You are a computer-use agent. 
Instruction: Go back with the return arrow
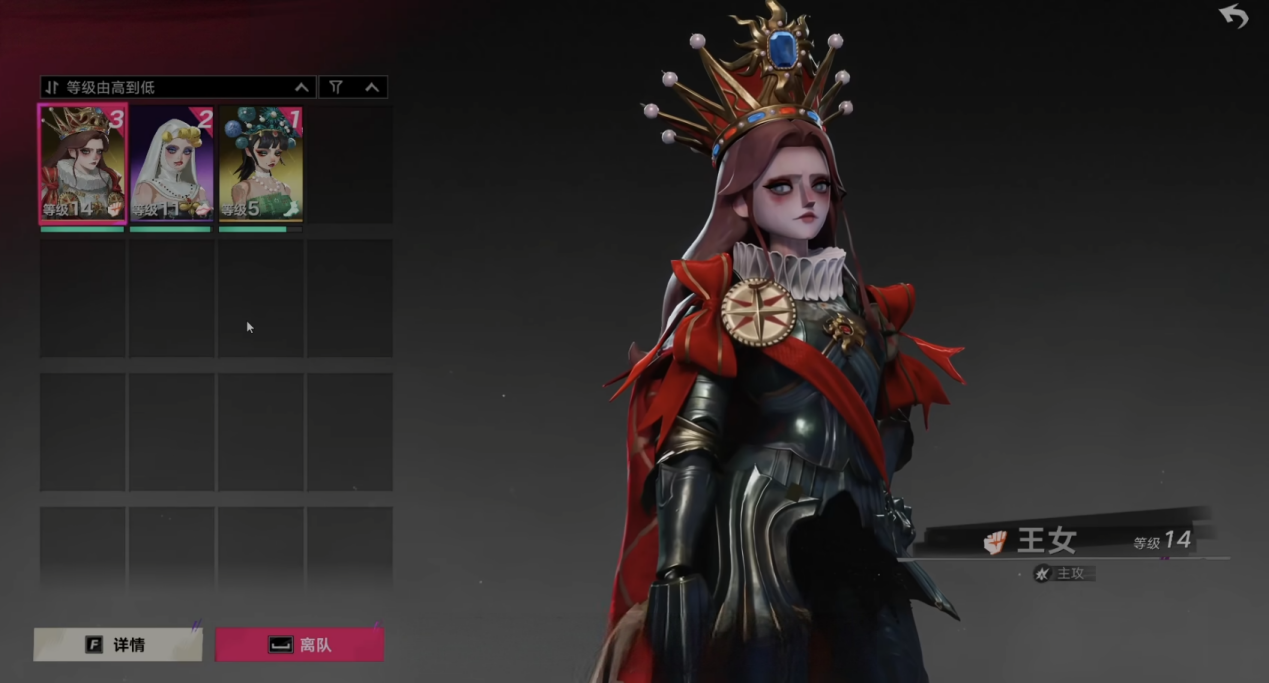(x=1234, y=16)
